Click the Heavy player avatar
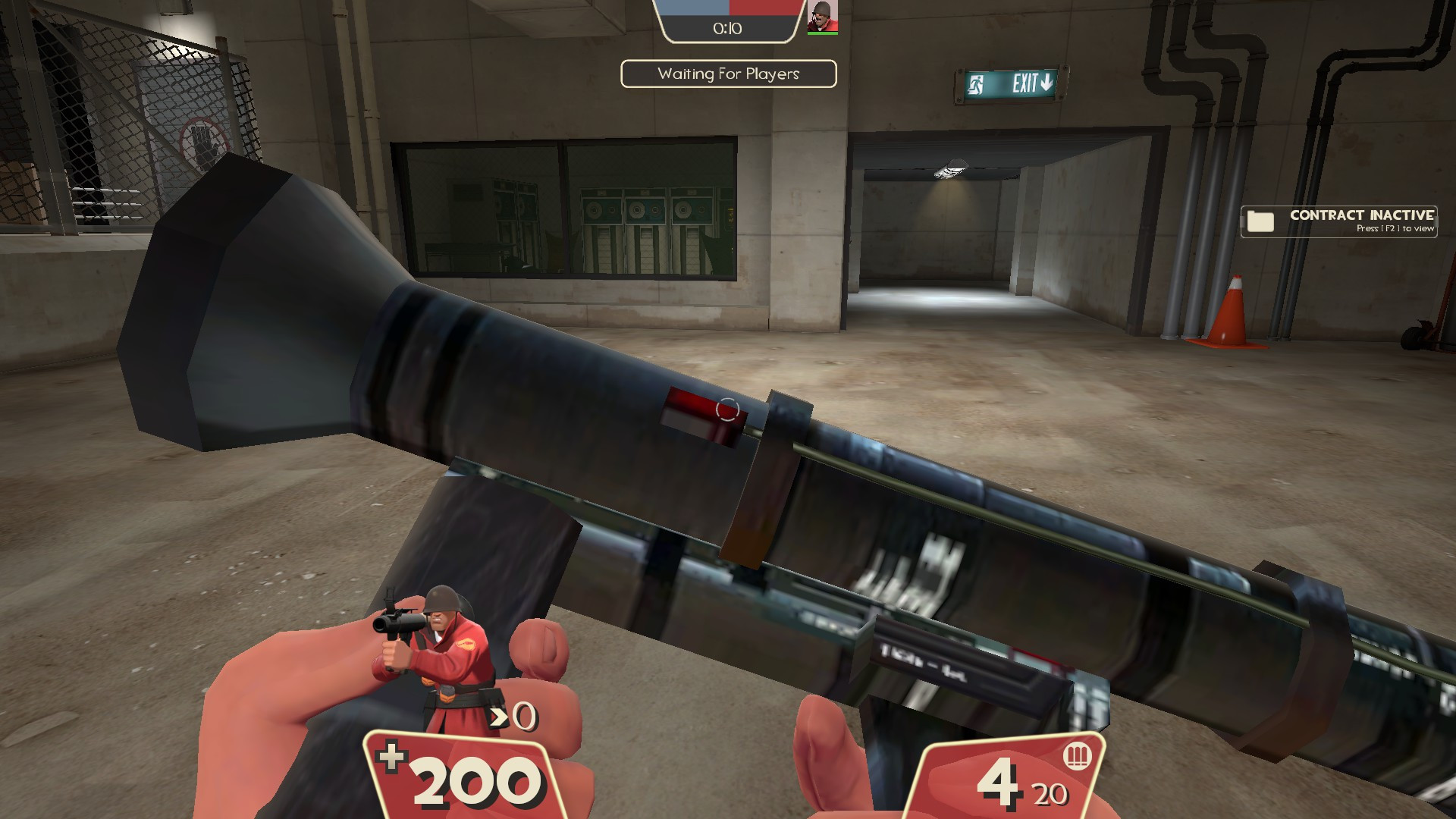This screenshot has height=819, width=1456. (x=821, y=15)
